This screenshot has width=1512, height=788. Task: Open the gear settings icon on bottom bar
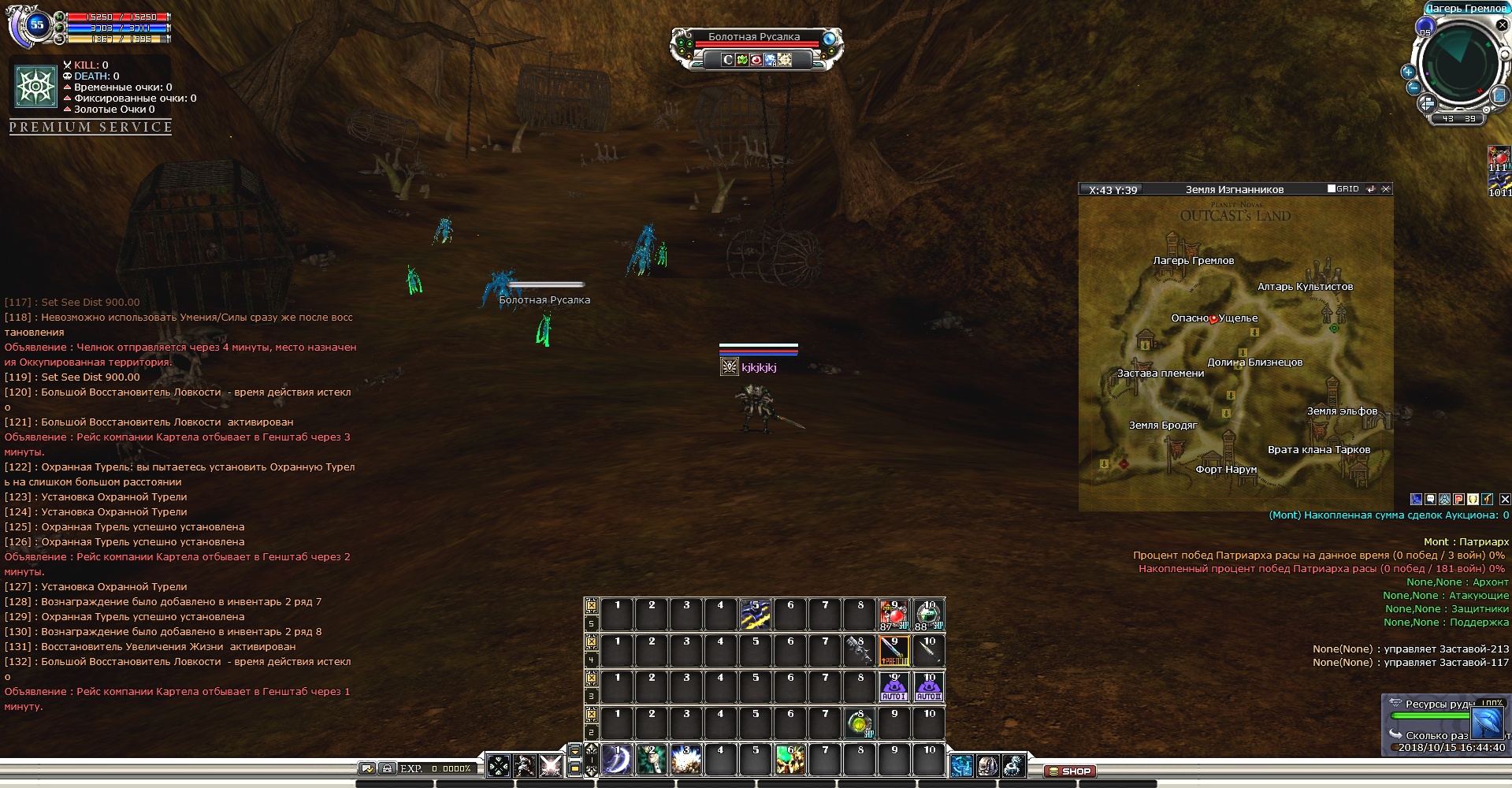click(1013, 765)
